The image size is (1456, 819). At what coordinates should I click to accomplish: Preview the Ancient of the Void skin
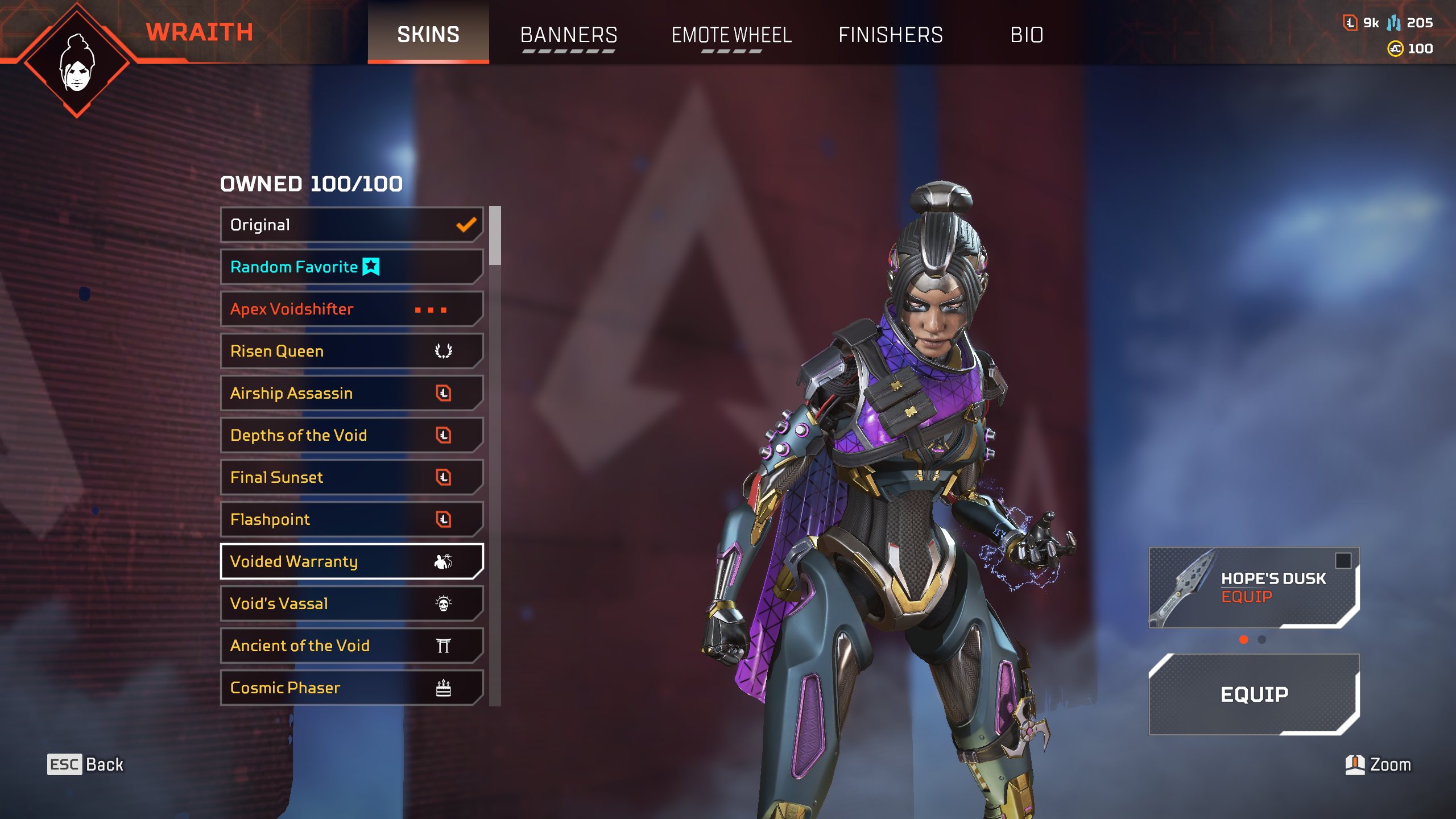coord(351,646)
